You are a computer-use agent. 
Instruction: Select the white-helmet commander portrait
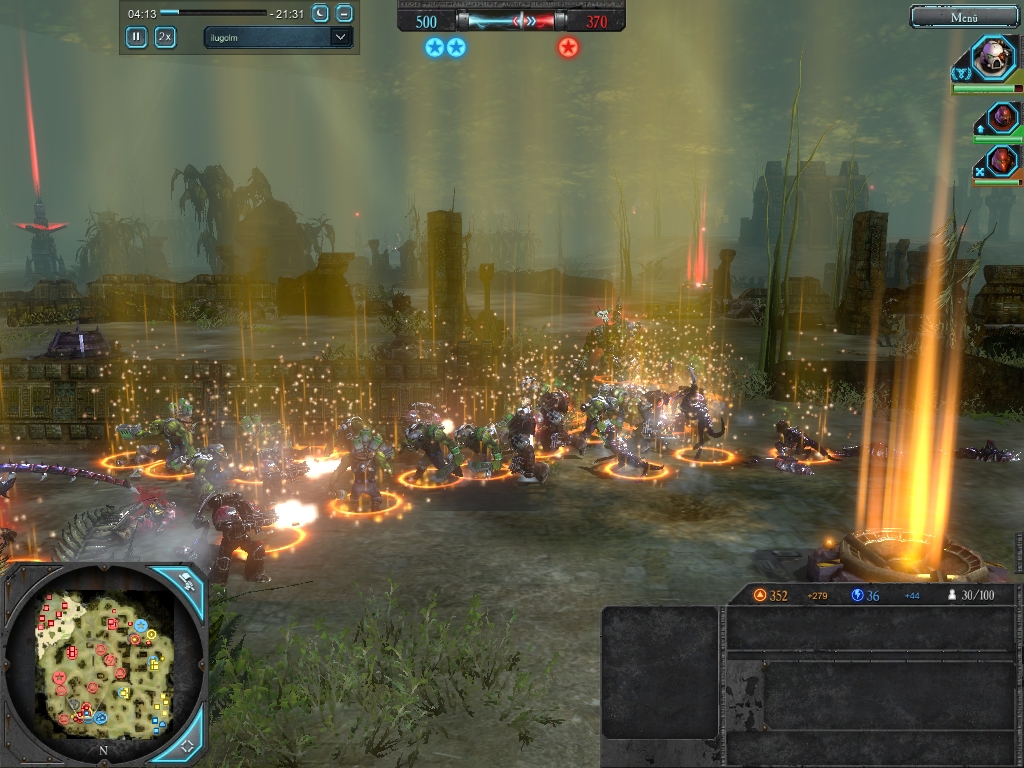click(x=994, y=58)
